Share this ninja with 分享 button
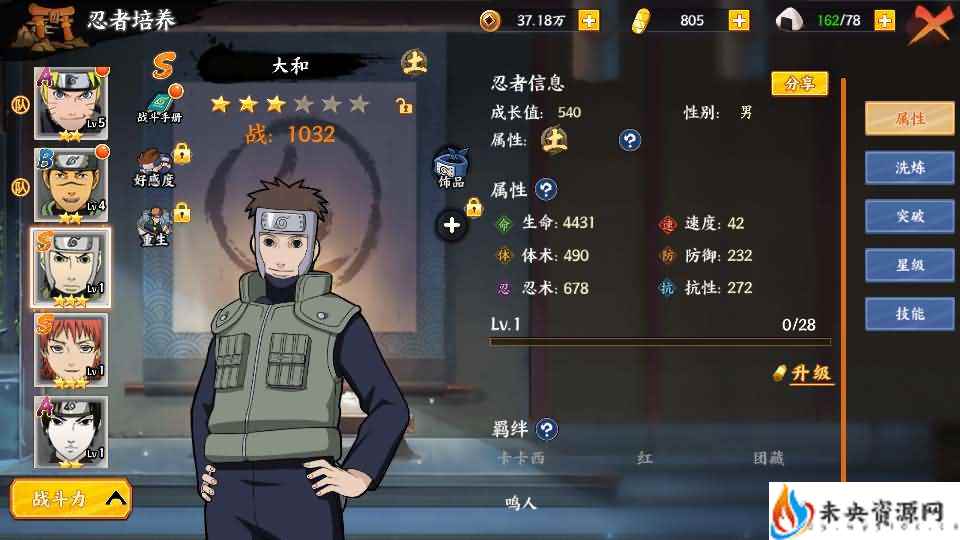The height and width of the screenshot is (540, 960). point(800,83)
